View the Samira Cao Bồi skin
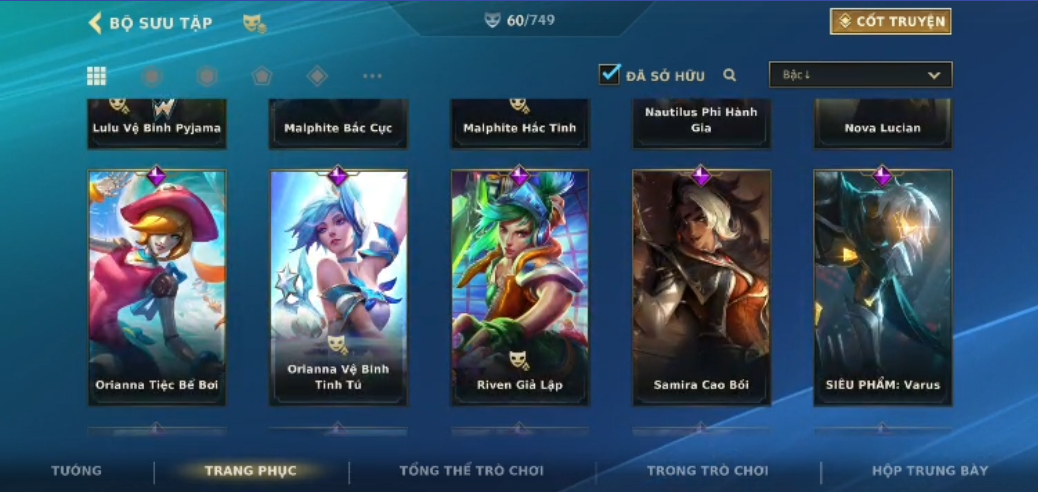Image resolution: width=1038 pixels, height=492 pixels. 701,288
